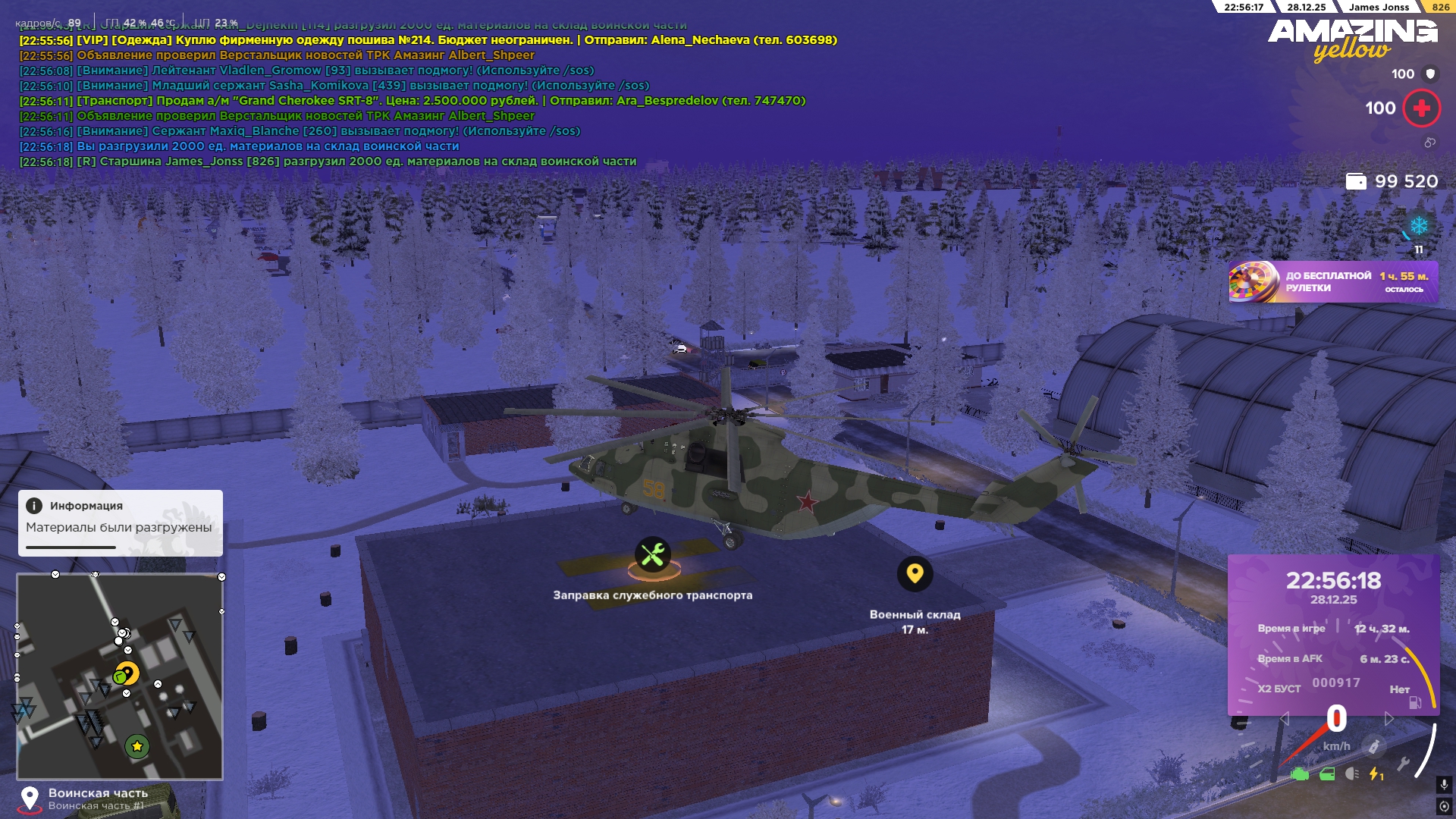
Task: Select the Военный склад waypoint marker
Action: (x=915, y=573)
